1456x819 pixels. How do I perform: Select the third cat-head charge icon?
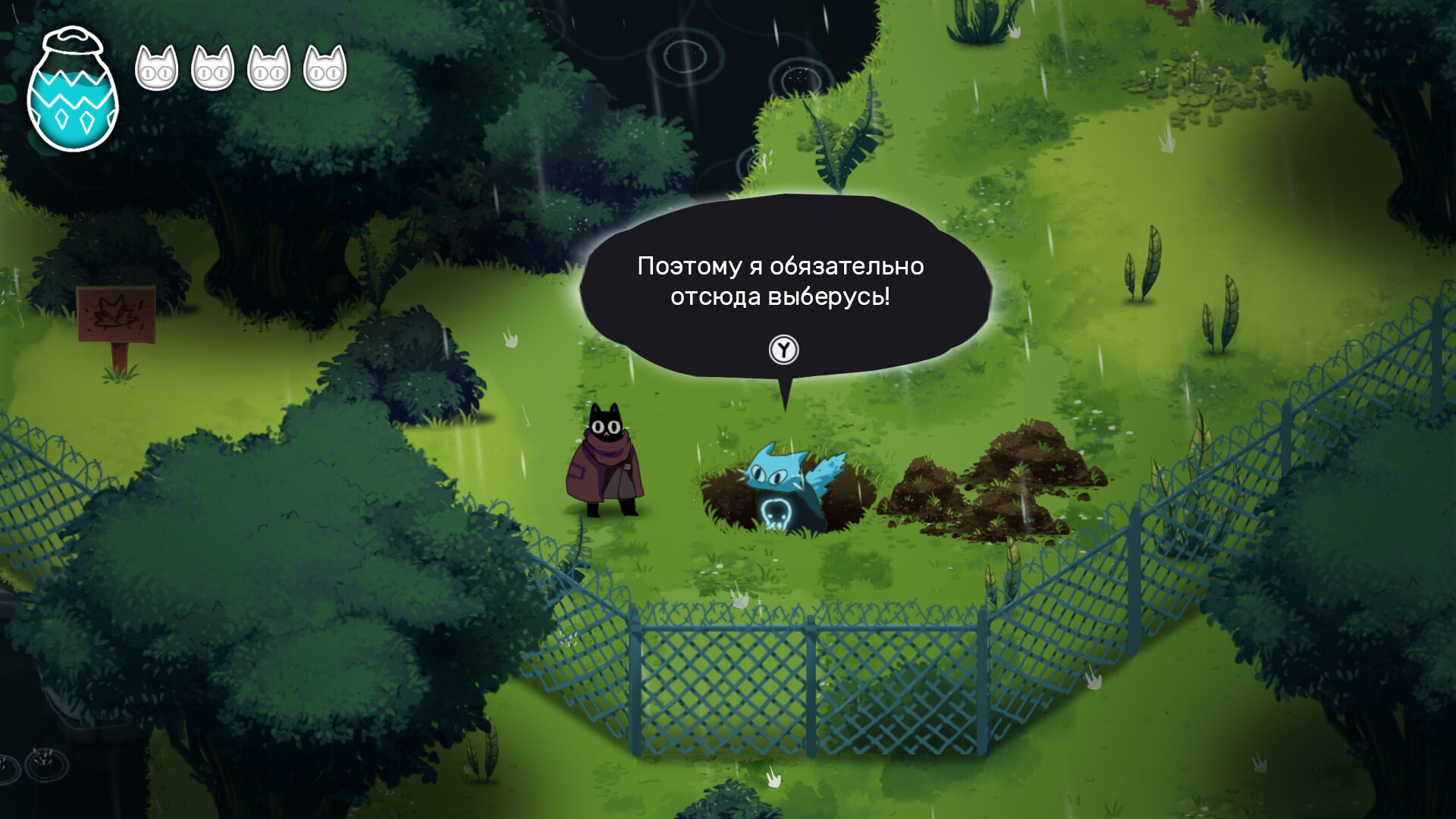[271, 70]
